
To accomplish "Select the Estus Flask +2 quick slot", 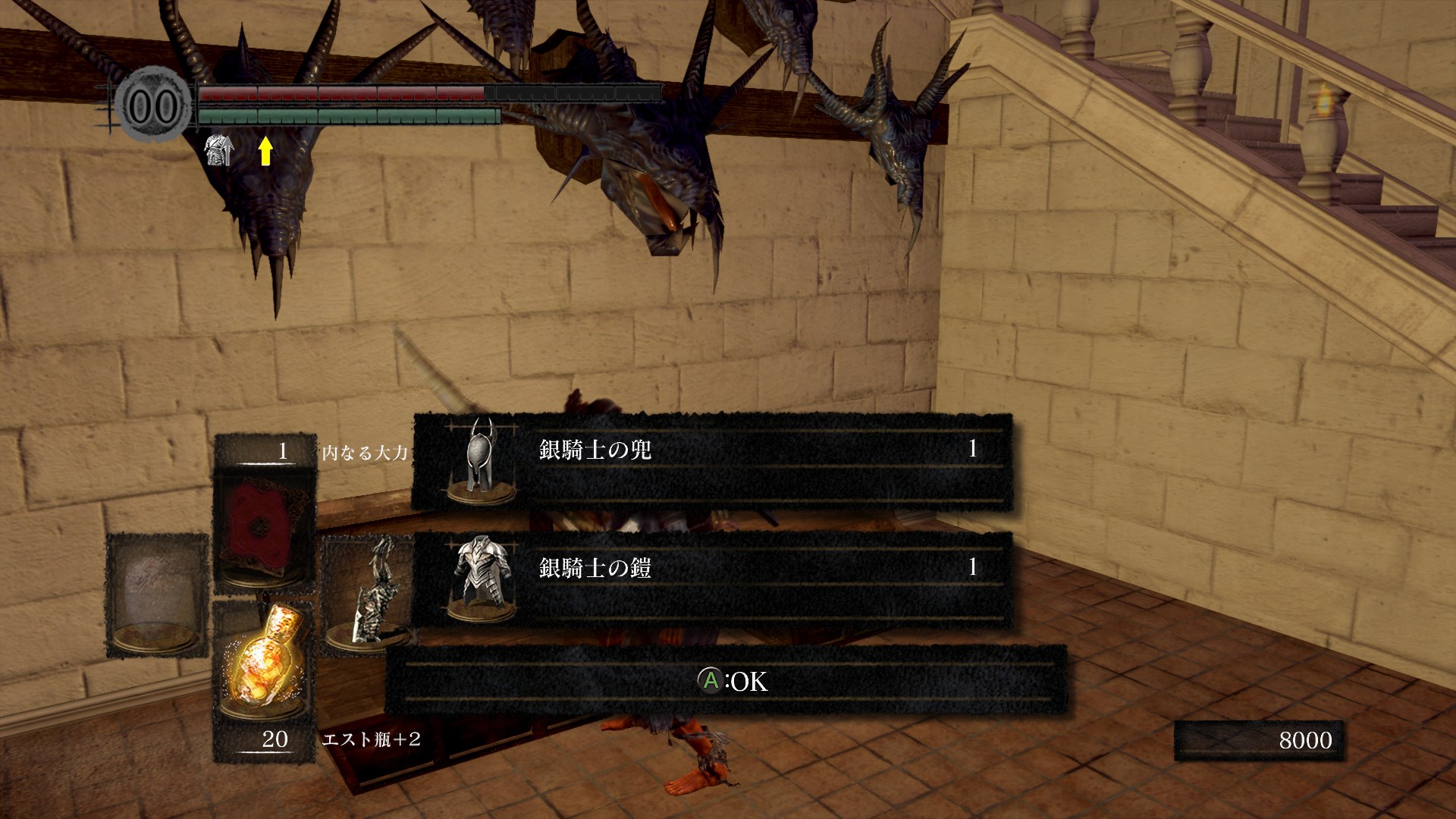I will [x=263, y=664].
